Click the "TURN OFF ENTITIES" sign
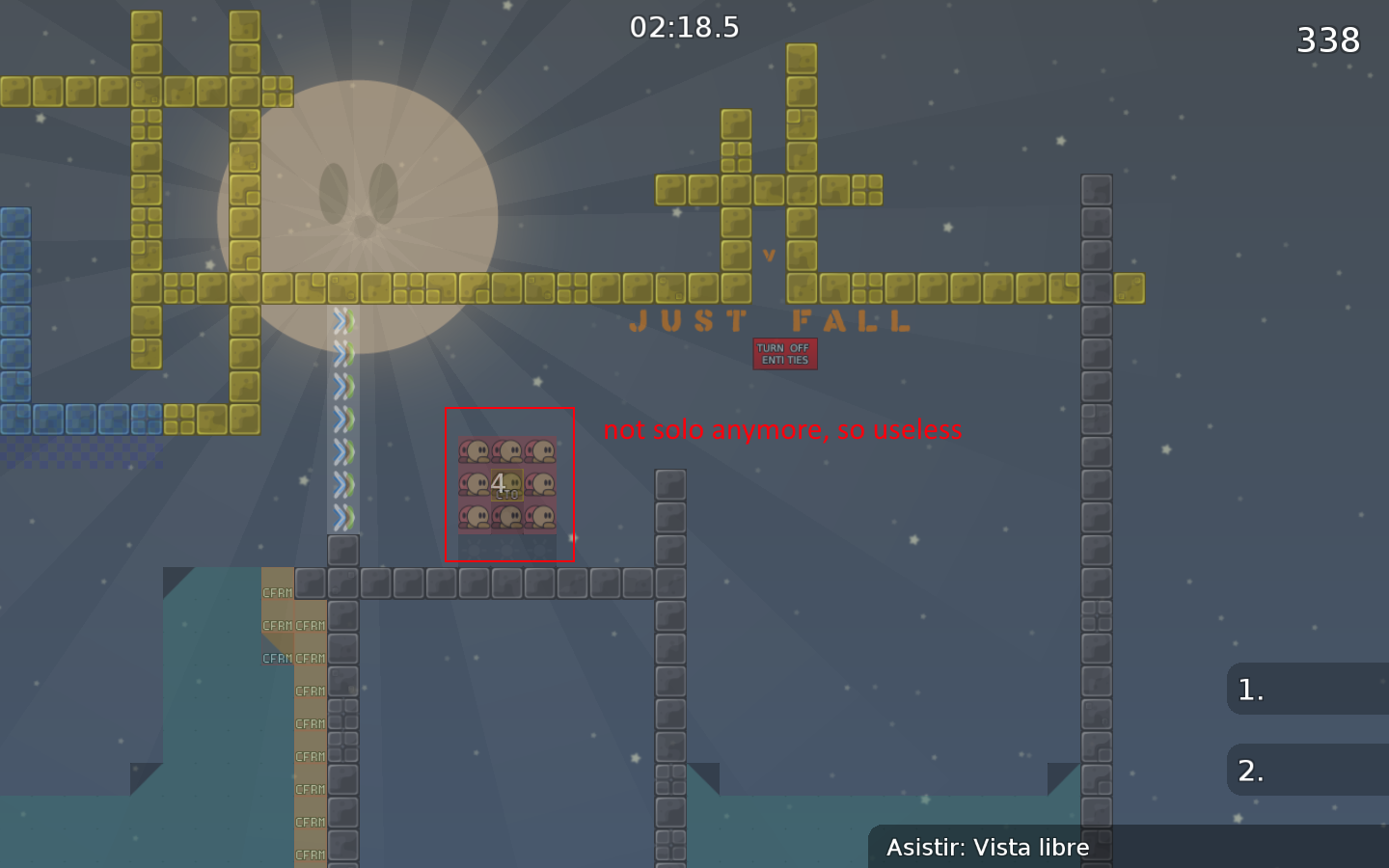 pos(784,353)
